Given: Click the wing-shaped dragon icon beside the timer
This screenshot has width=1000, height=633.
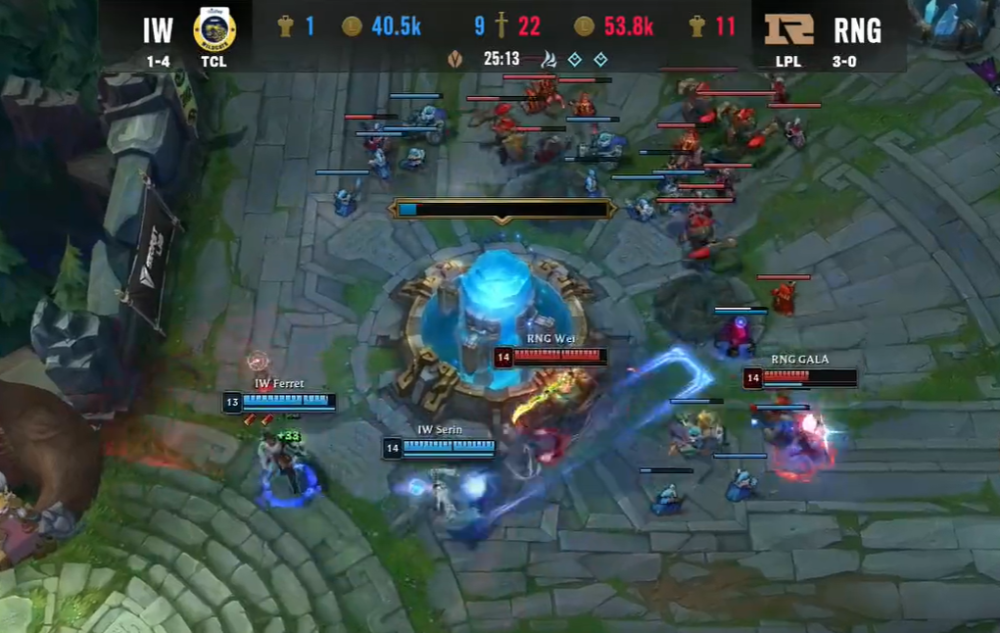Looking at the screenshot, I should click(547, 59).
